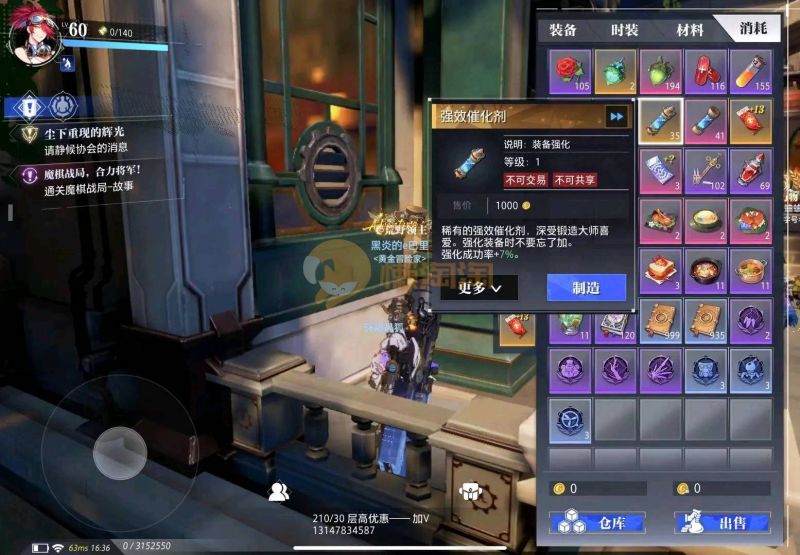This screenshot has width=800, height=555.
Task: Tap the two-person friends icon
Action: [x=279, y=491]
